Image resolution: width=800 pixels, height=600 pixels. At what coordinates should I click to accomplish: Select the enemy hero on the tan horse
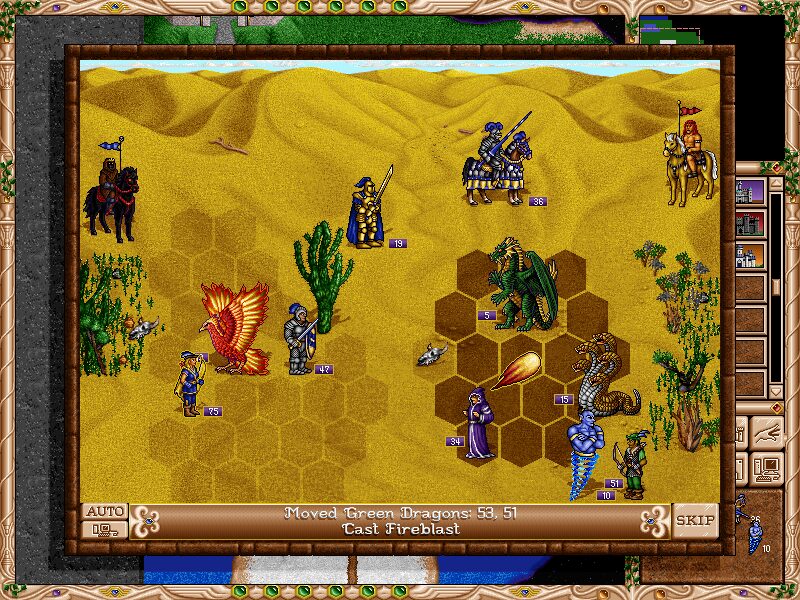(691, 162)
